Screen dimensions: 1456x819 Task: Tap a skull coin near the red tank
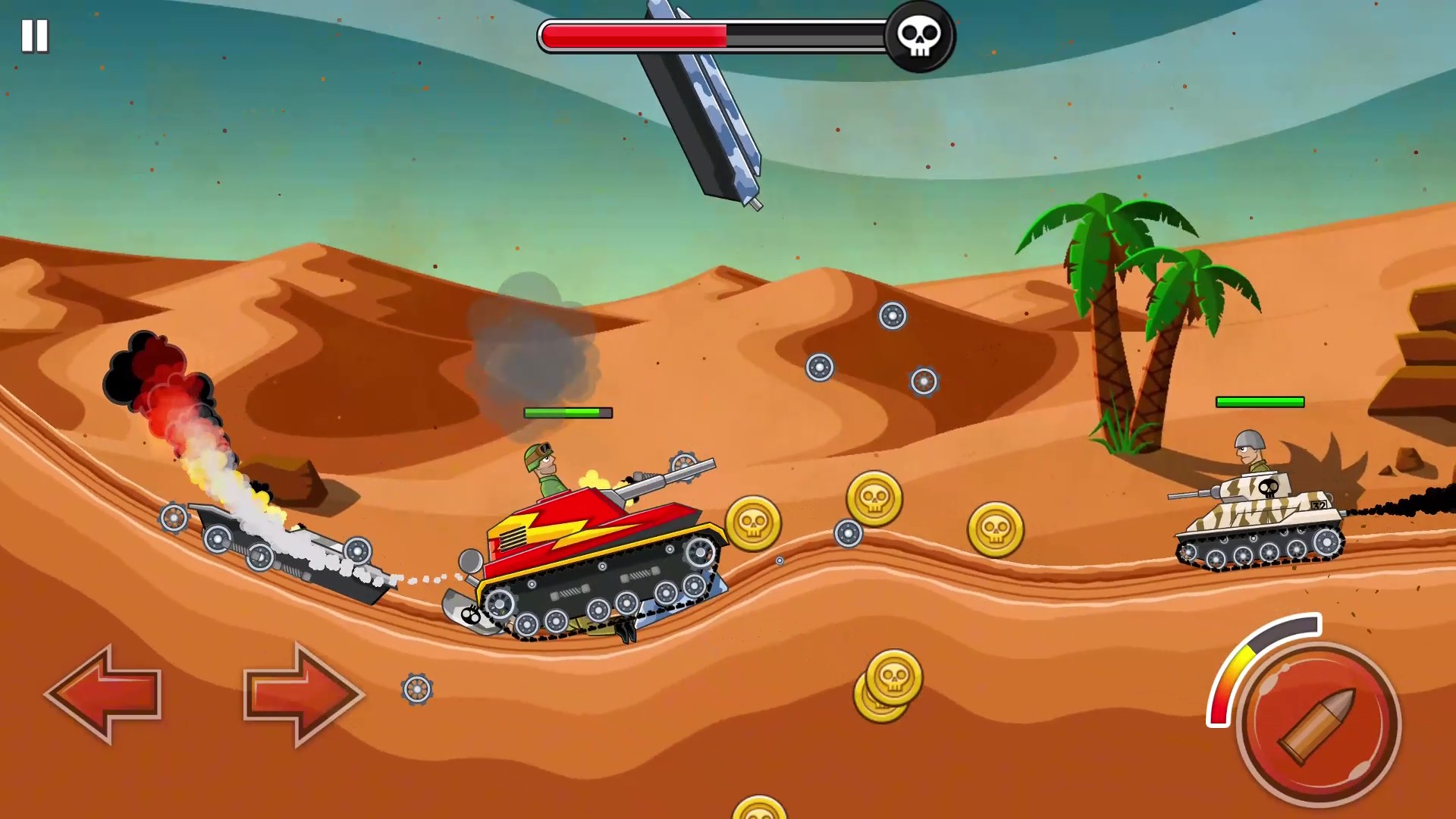coord(752,523)
